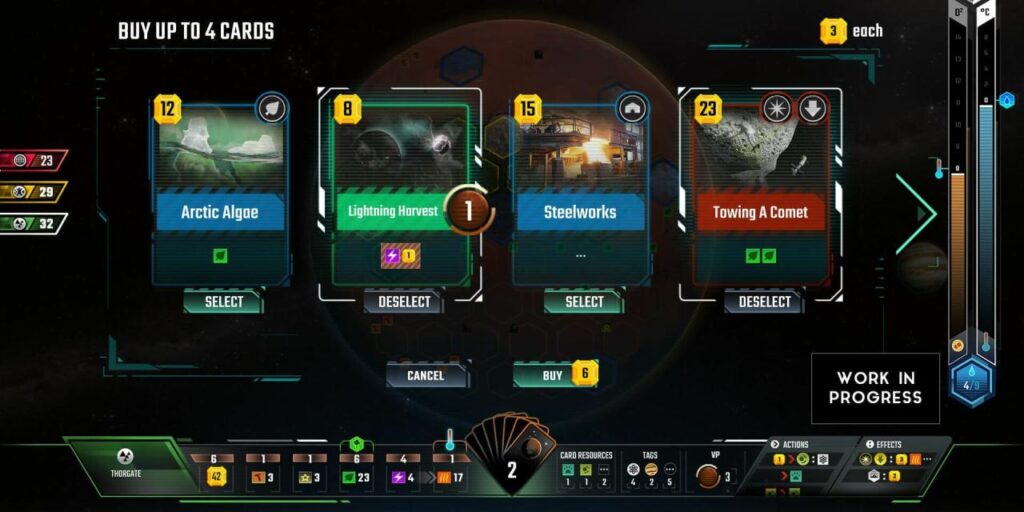Viewport: 1024px width, 512px height.
Task: Deselect the Lightning Harvest card
Action: (x=404, y=301)
